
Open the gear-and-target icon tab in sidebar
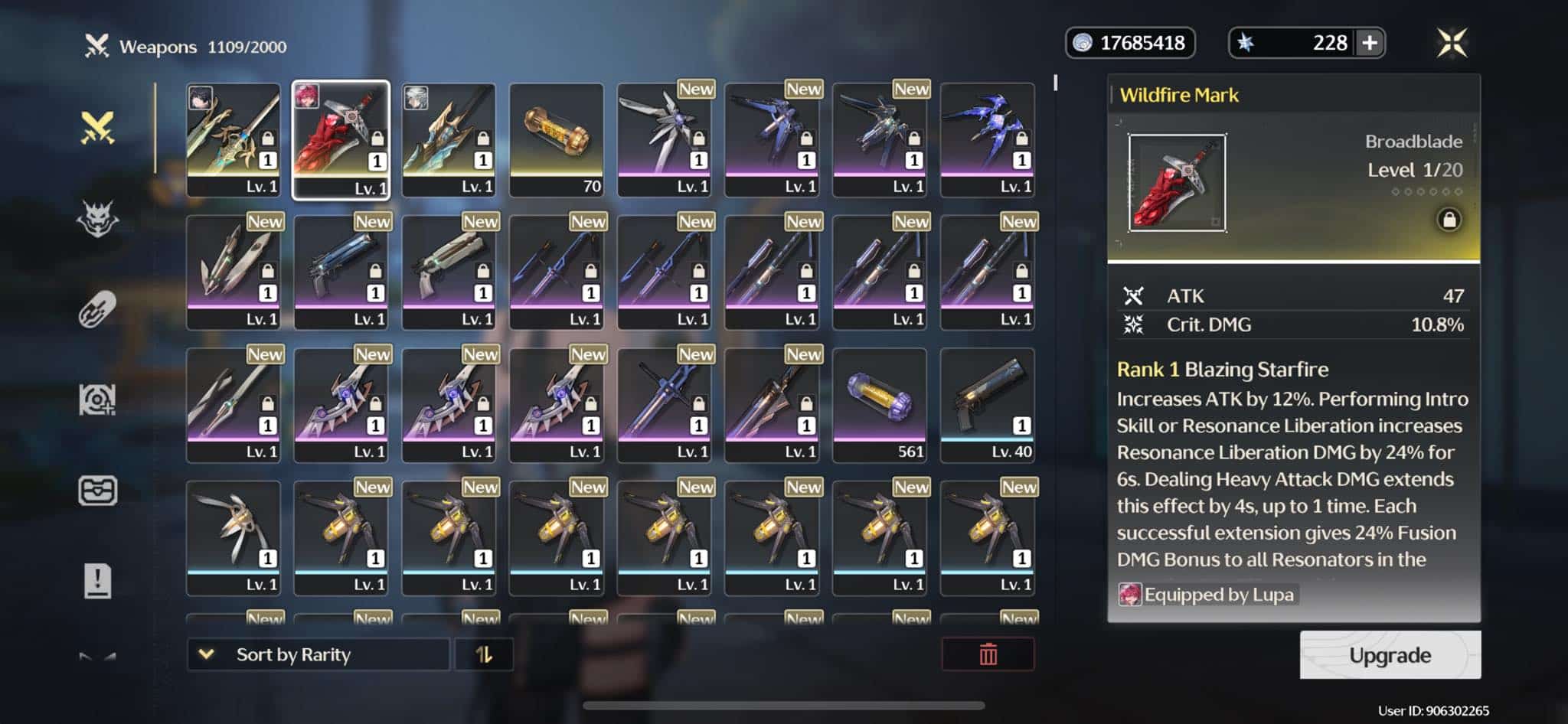coord(98,400)
